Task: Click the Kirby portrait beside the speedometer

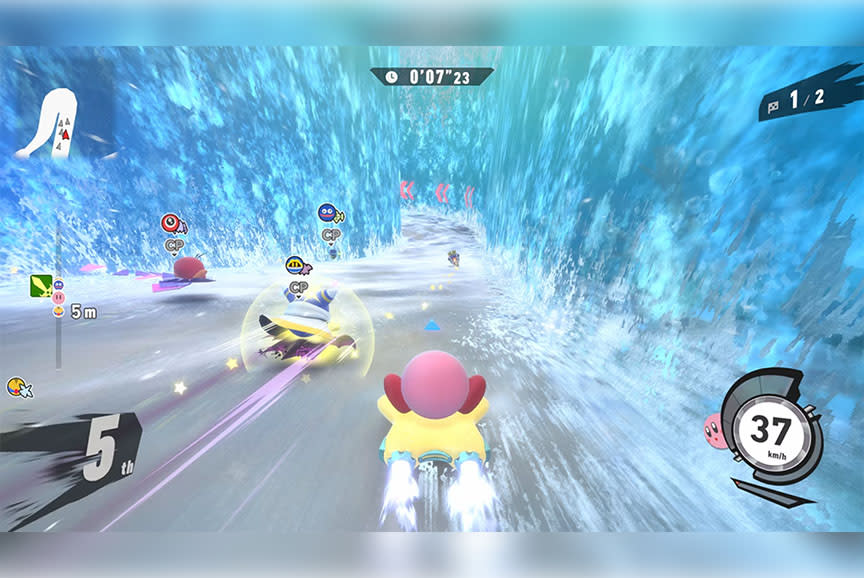Action: coord(715,431)
